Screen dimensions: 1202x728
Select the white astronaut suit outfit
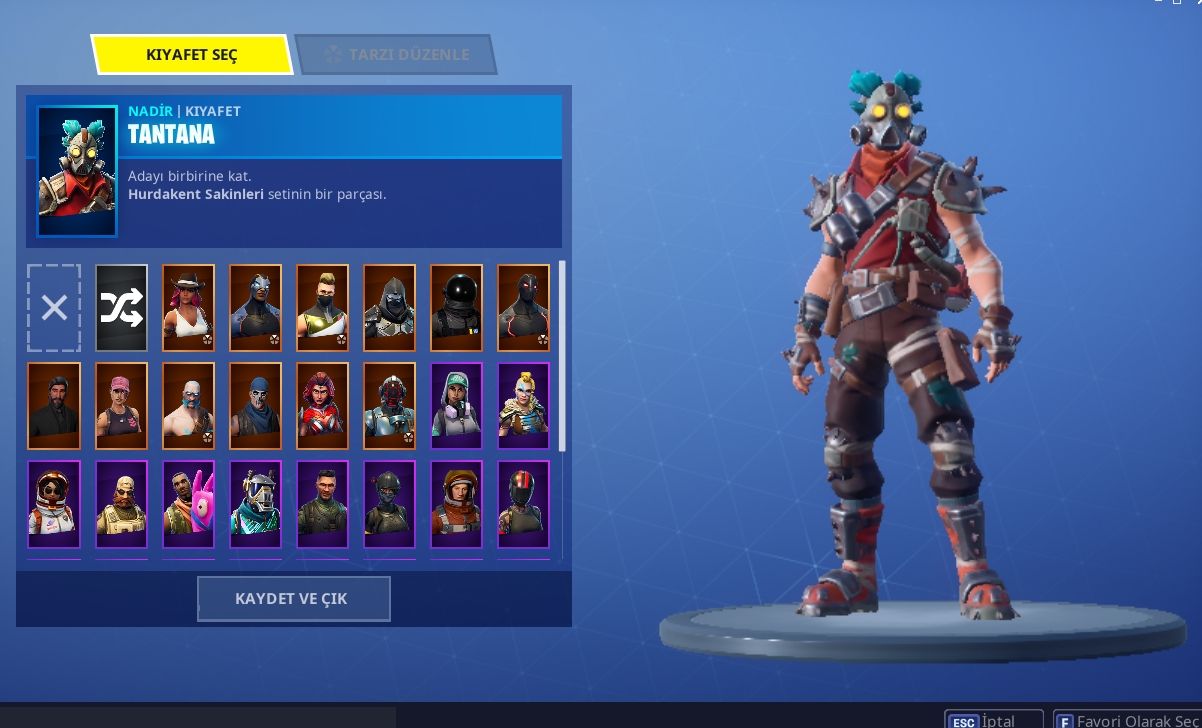54,504
